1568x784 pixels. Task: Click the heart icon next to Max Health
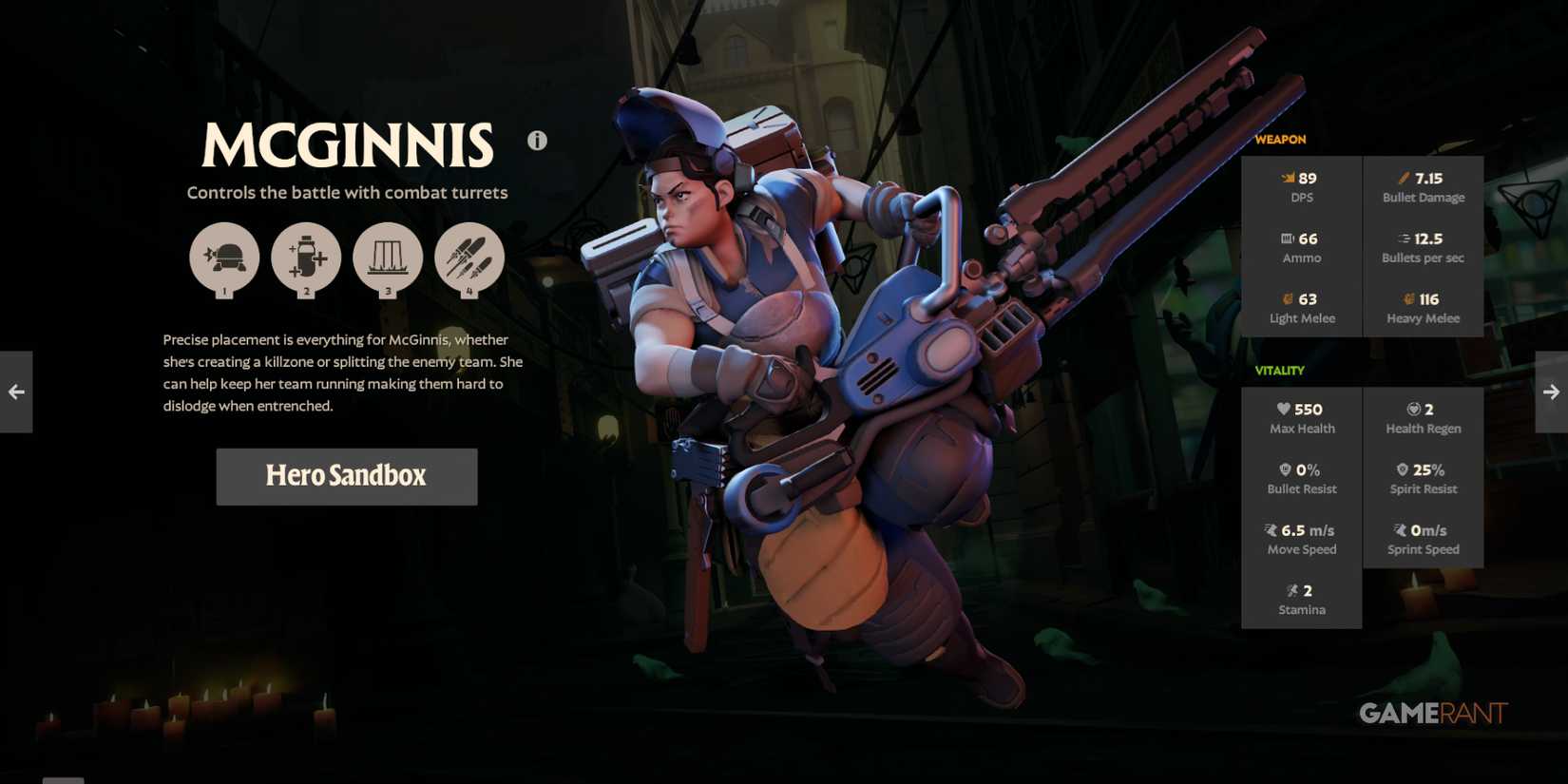click(x=1285, y=409)
